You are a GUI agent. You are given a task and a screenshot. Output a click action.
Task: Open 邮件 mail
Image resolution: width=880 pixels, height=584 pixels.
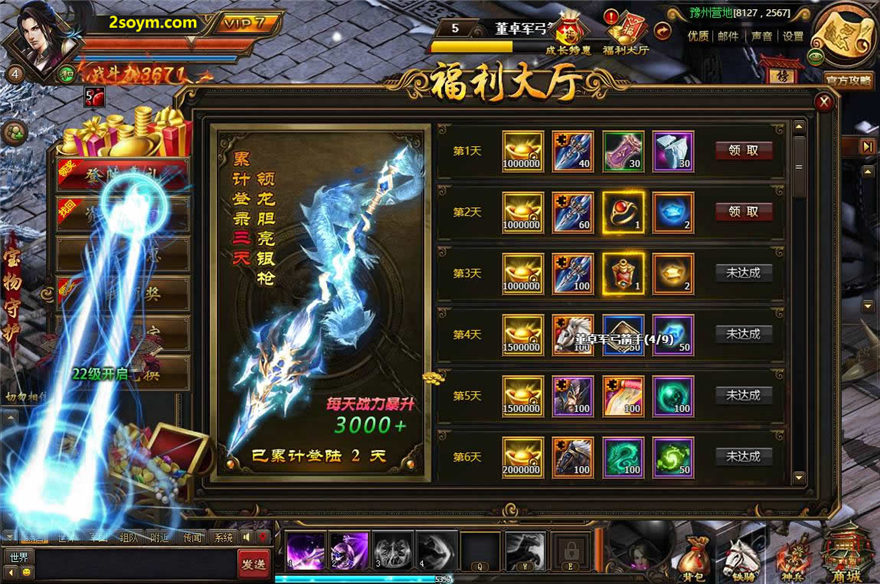point(728,36)
